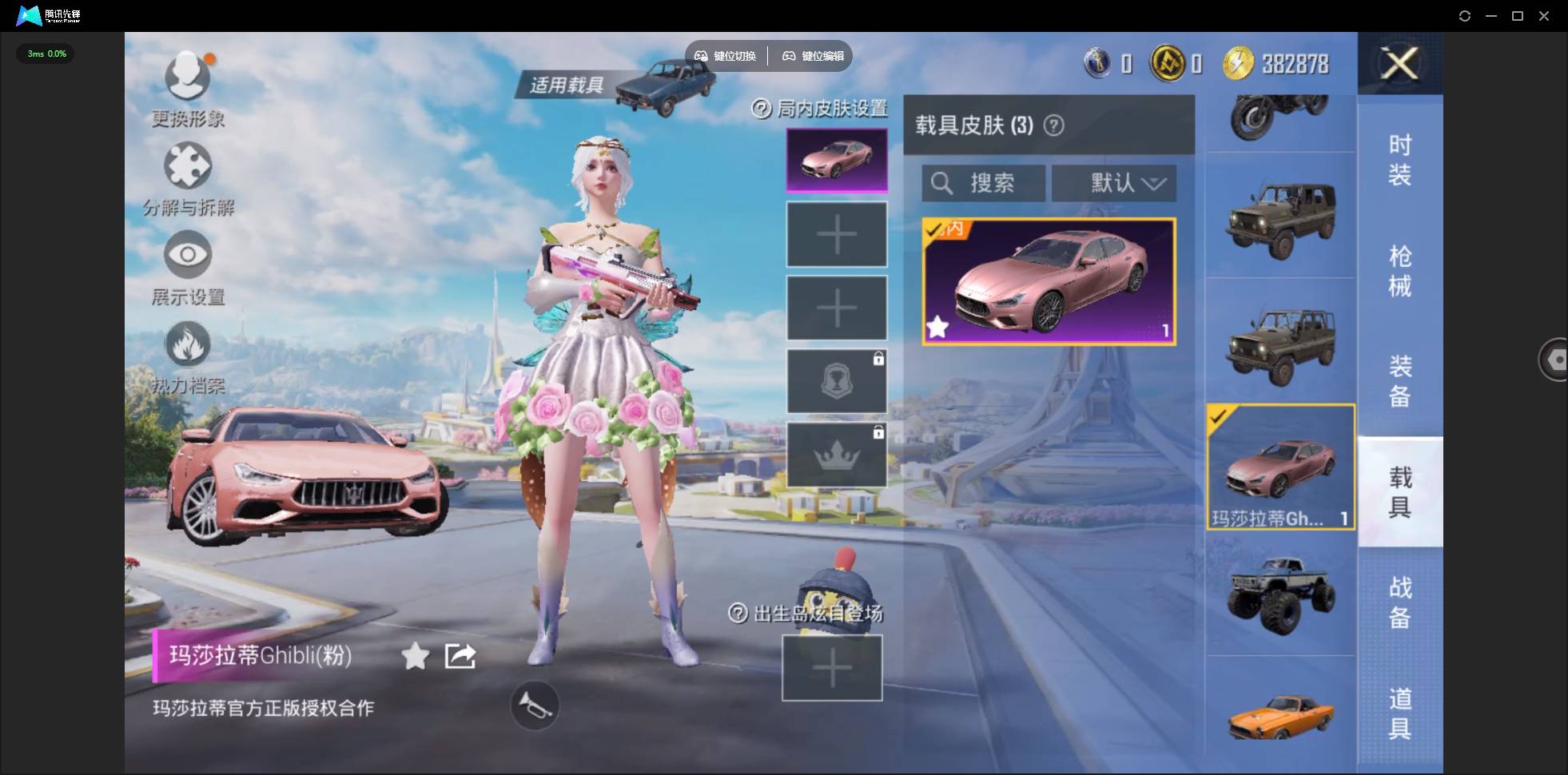This screenshot has width=1568, height=775.
Task: Select the blue monster truck vehicle
Action: [1280, 595]
